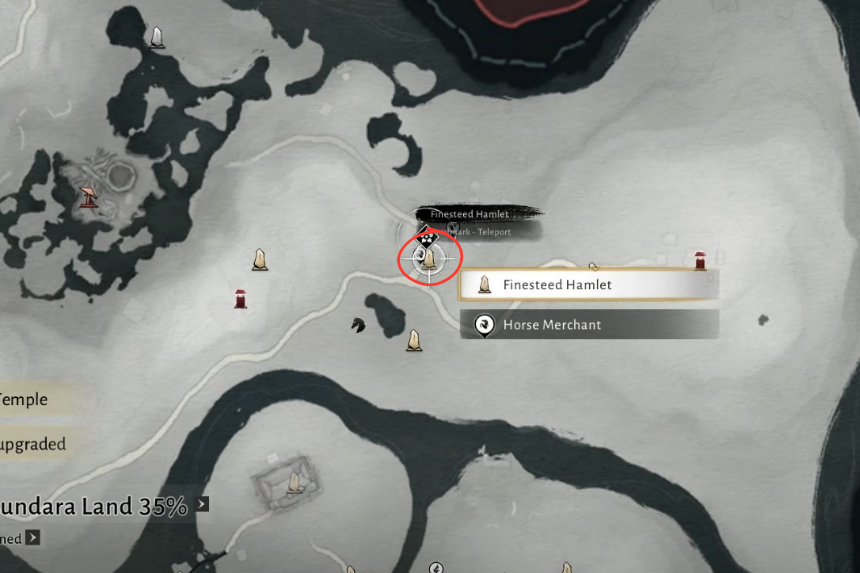The width and height of the screenshot is (860, 573).
Task: Click the stone marker inside the walled compound
Action: tap(295, 483)
